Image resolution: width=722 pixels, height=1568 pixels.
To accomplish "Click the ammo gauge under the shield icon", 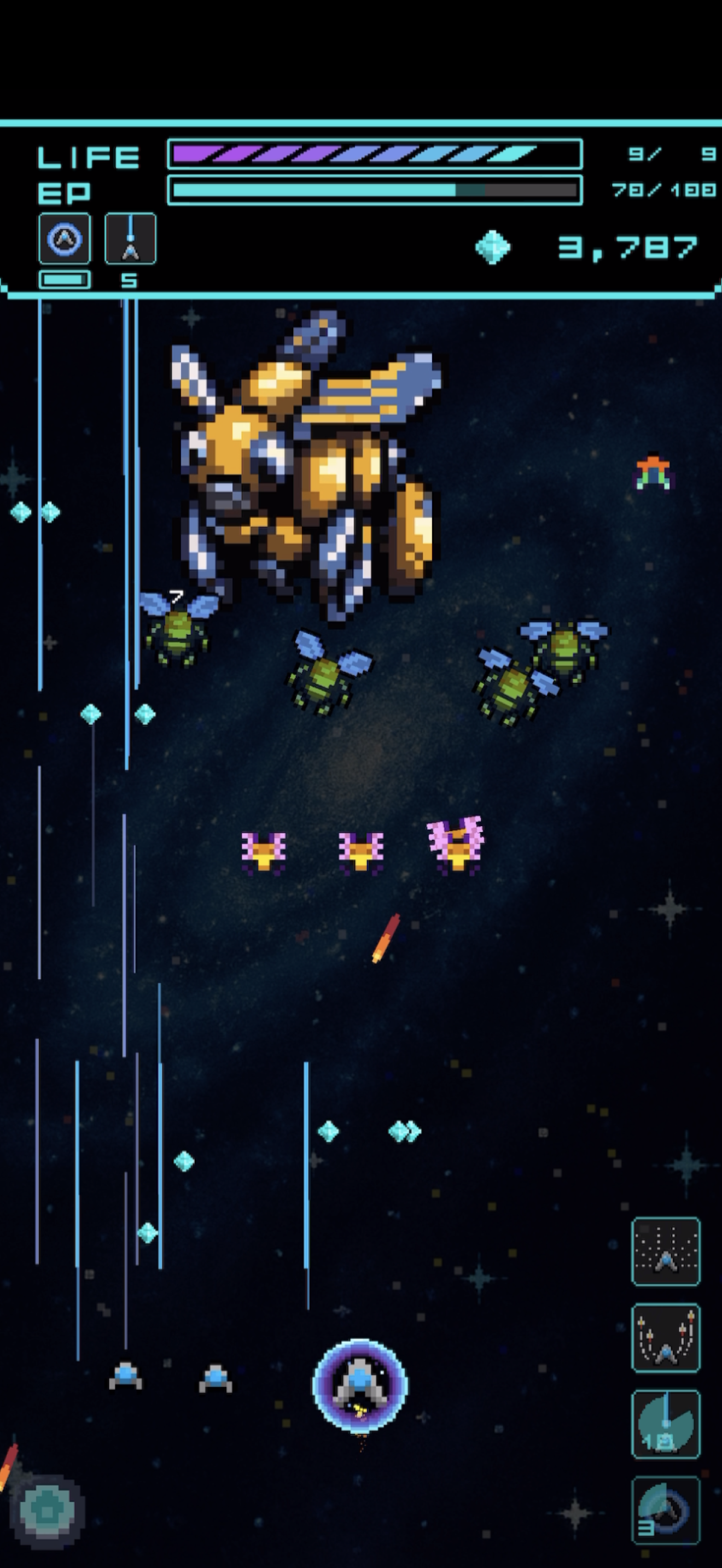I will (64, 280).
